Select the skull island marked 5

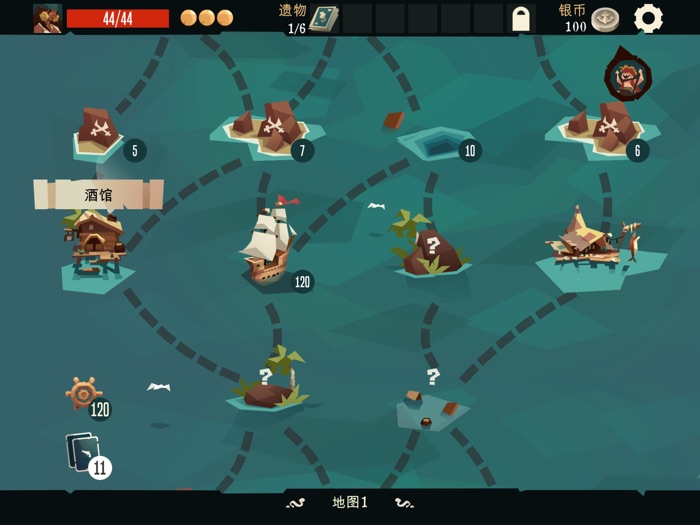tap(98, 132)
